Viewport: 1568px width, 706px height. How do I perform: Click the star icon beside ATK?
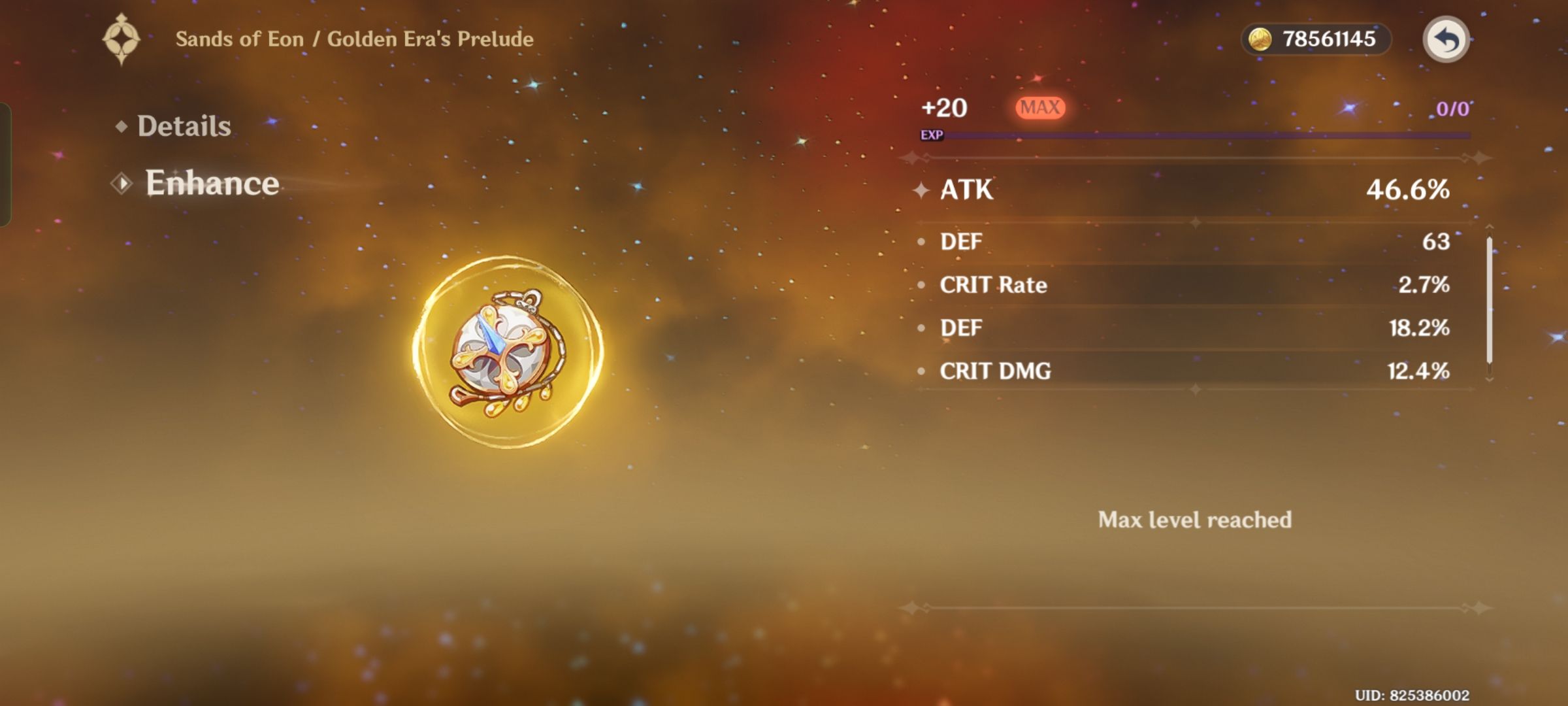pos(923,191)
